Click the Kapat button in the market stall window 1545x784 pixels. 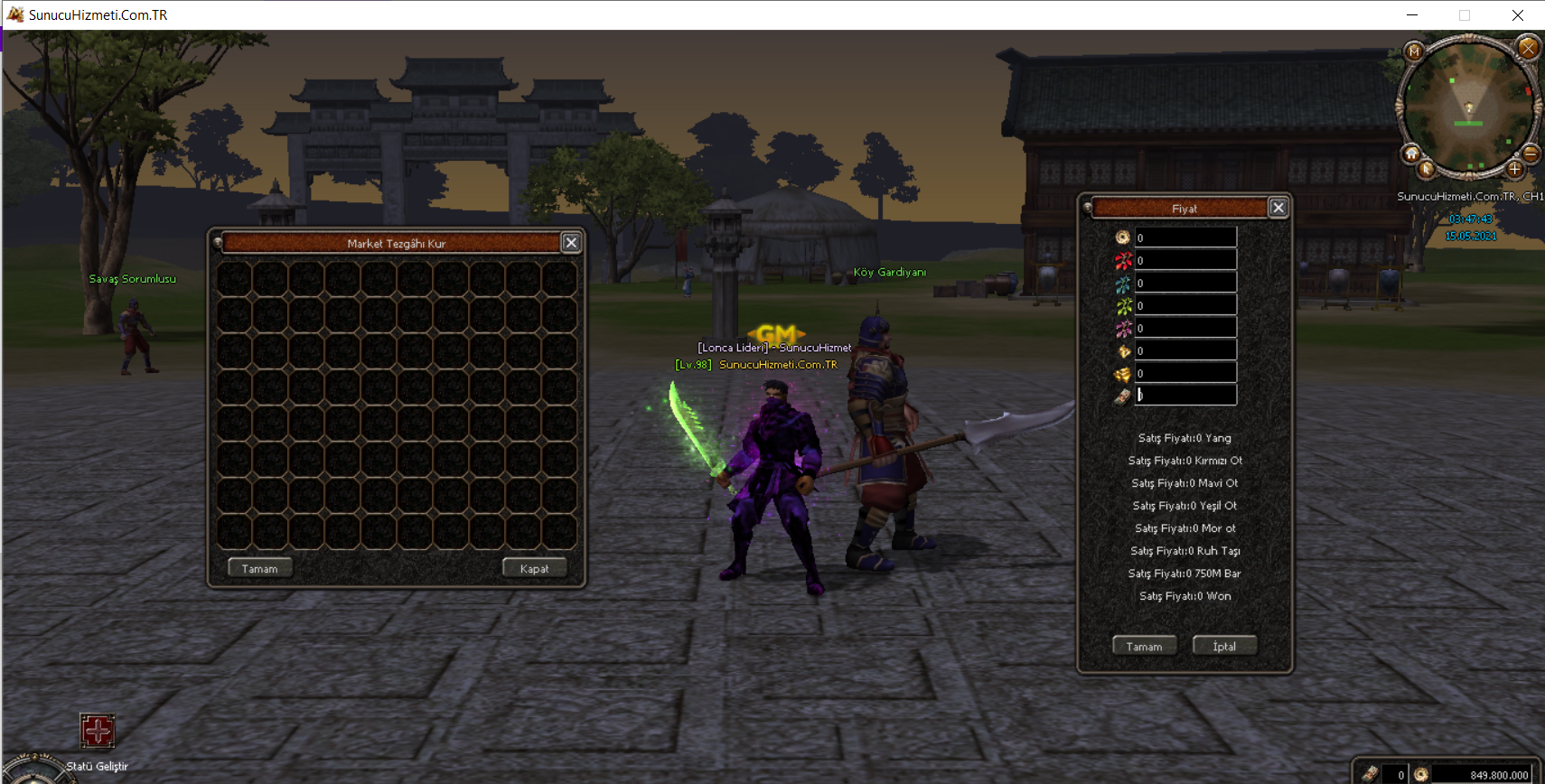pos(534,568)
